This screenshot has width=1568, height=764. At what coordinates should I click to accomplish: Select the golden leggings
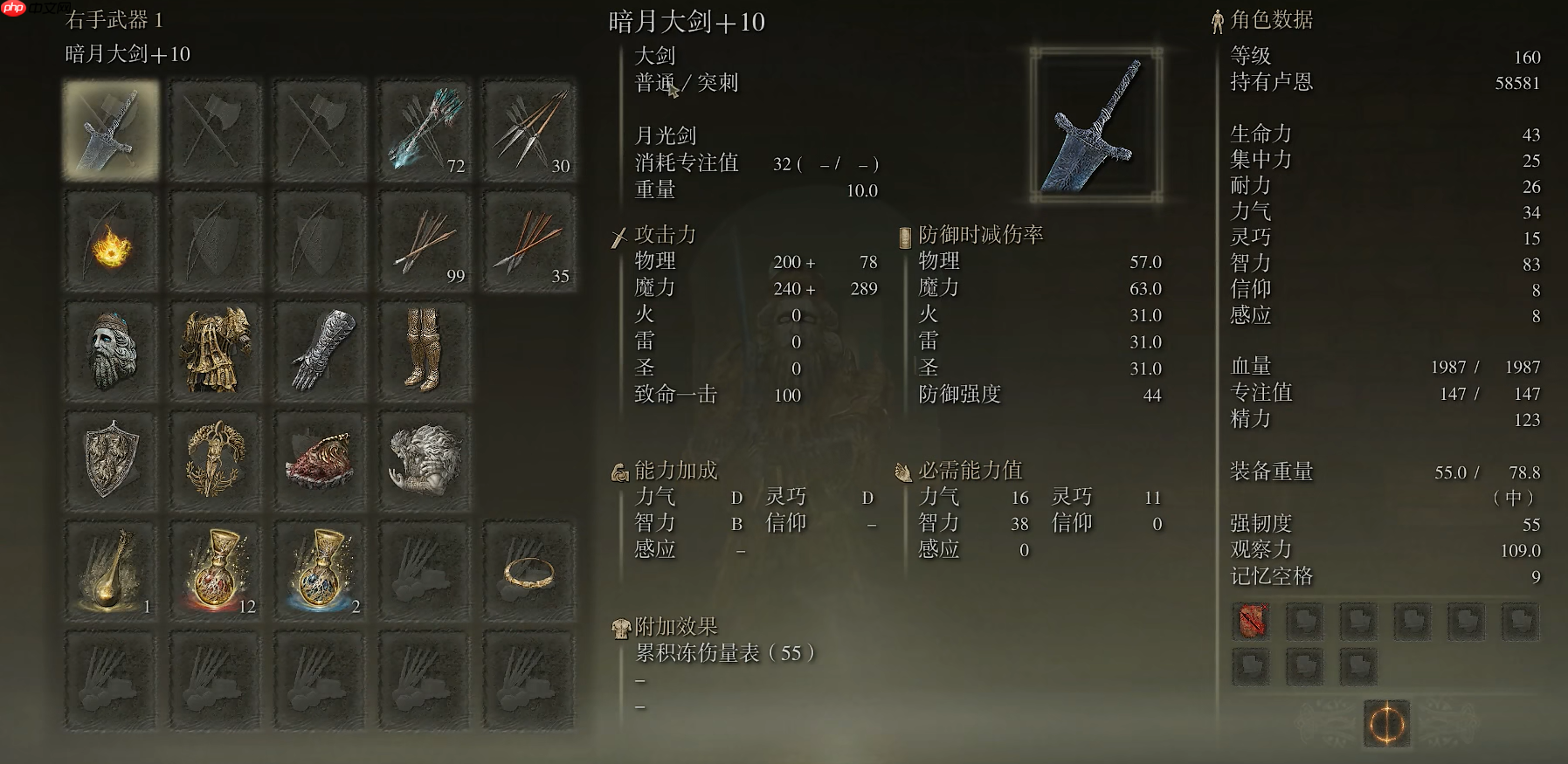pos(425,349)
